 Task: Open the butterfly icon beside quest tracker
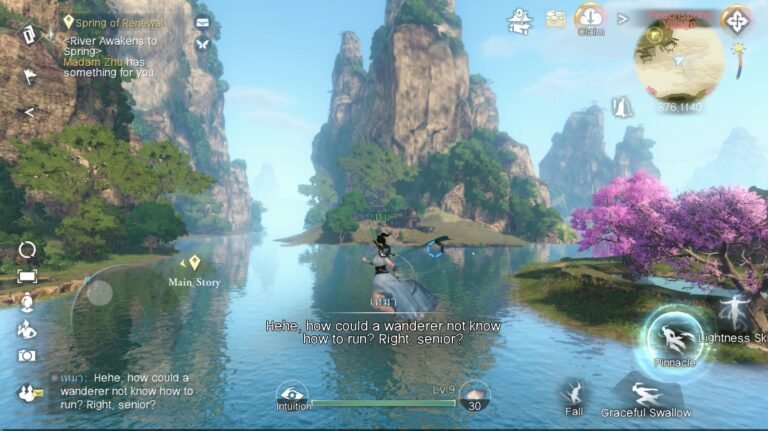[203, 44]
